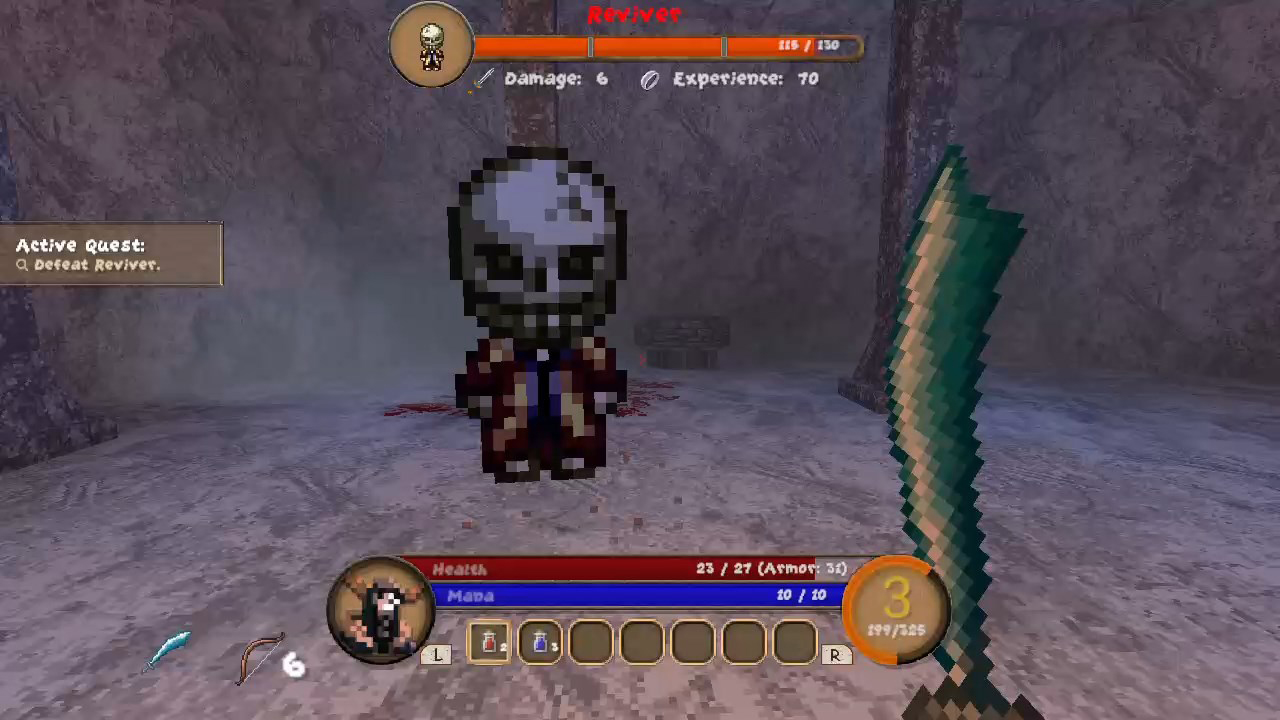This screenshot has width=1280, height=720.
Task: Select the blue mana potion in the hotbar
Action: click(x=539, y=641)
